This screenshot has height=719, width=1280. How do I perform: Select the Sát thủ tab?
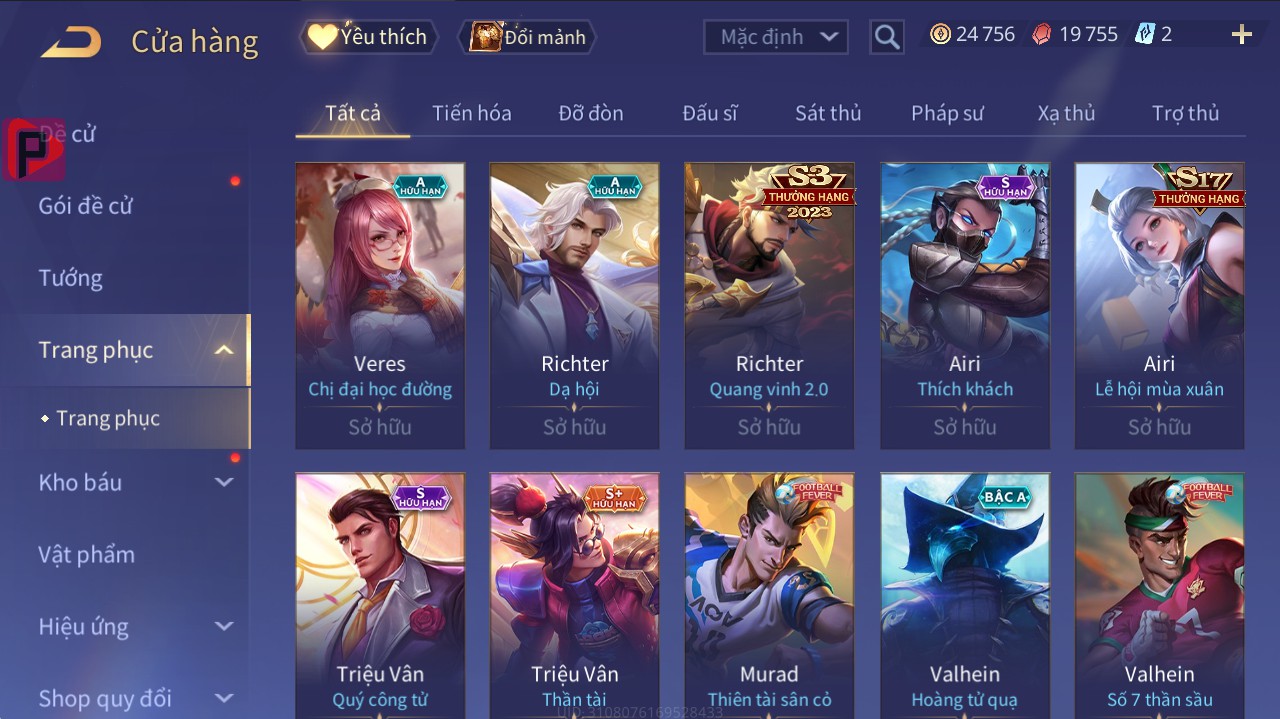pyautogui.click(x=828, y=113)
